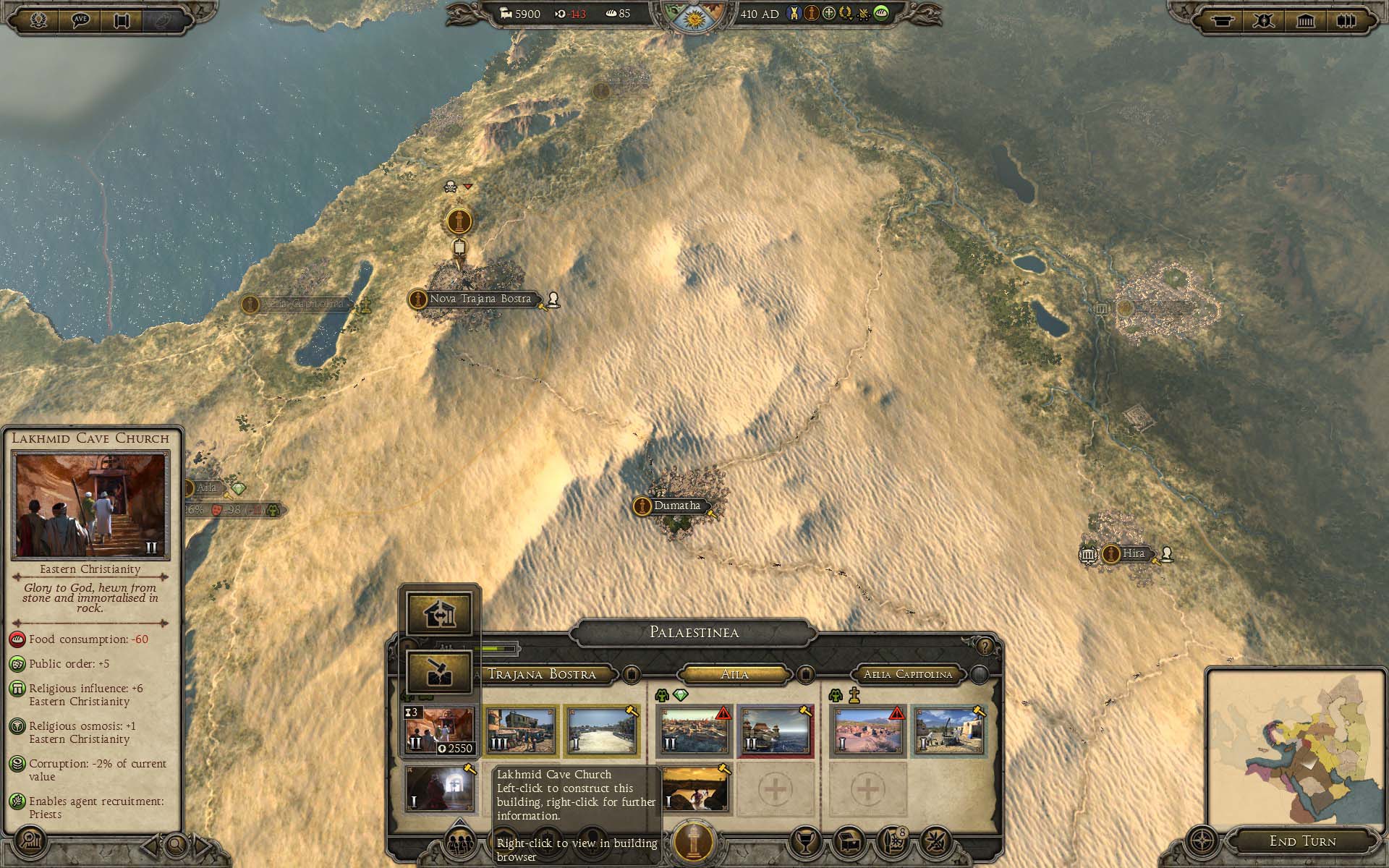
Task: Construct the Lakhmid Cave Church building
Action: coord(440,731)
